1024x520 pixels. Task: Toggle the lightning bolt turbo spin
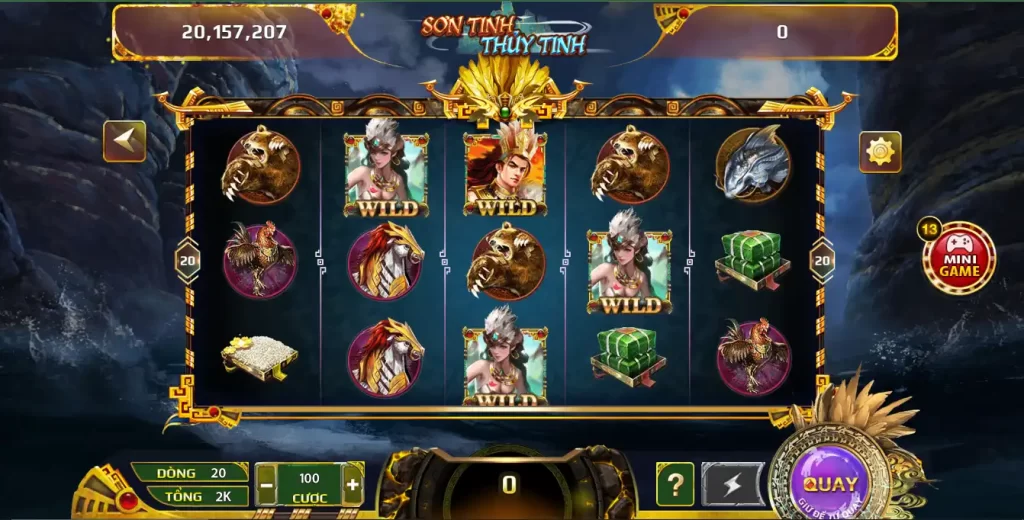coord(732,485)
